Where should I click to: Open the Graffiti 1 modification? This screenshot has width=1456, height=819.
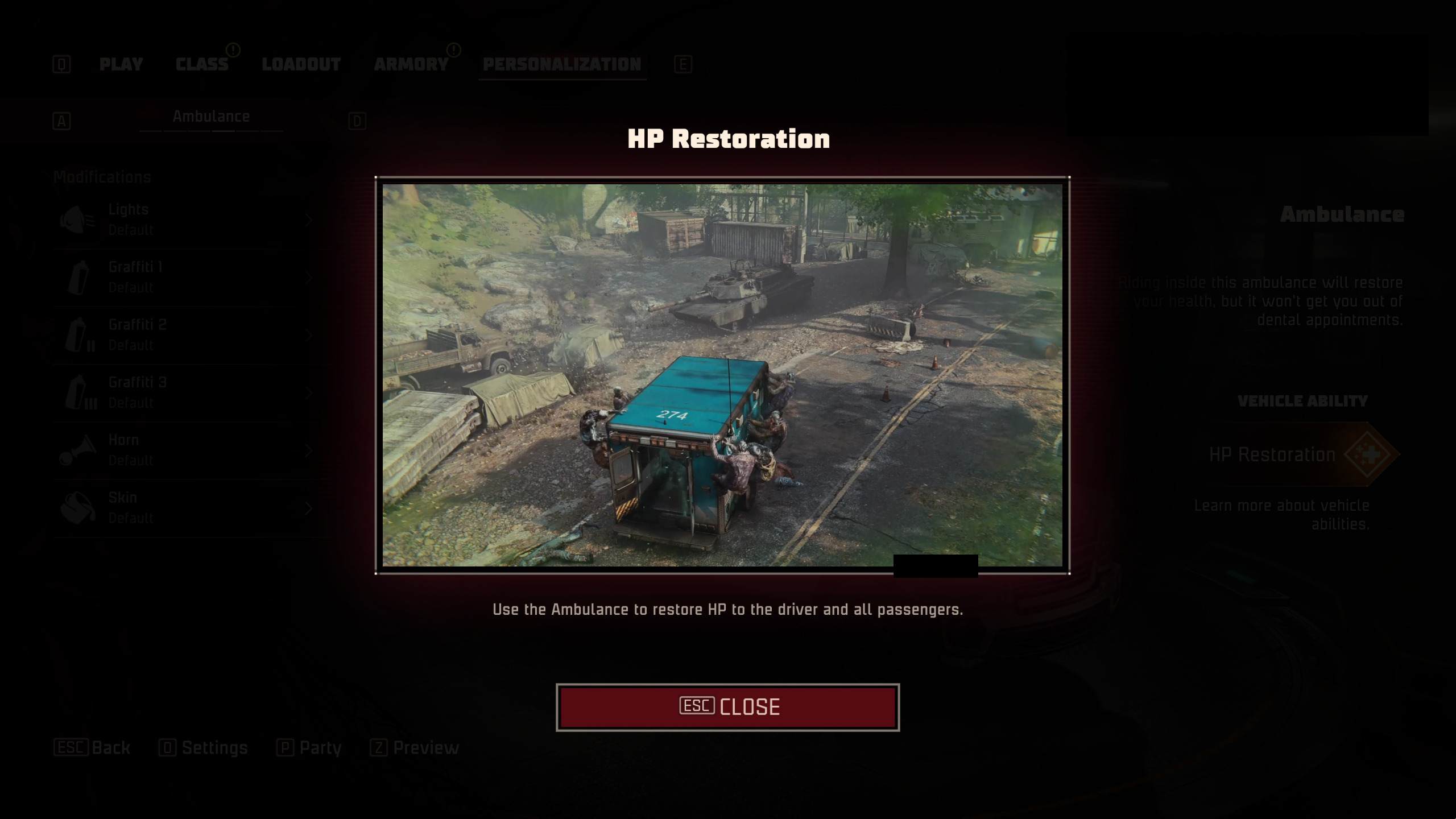coord(188,278)
